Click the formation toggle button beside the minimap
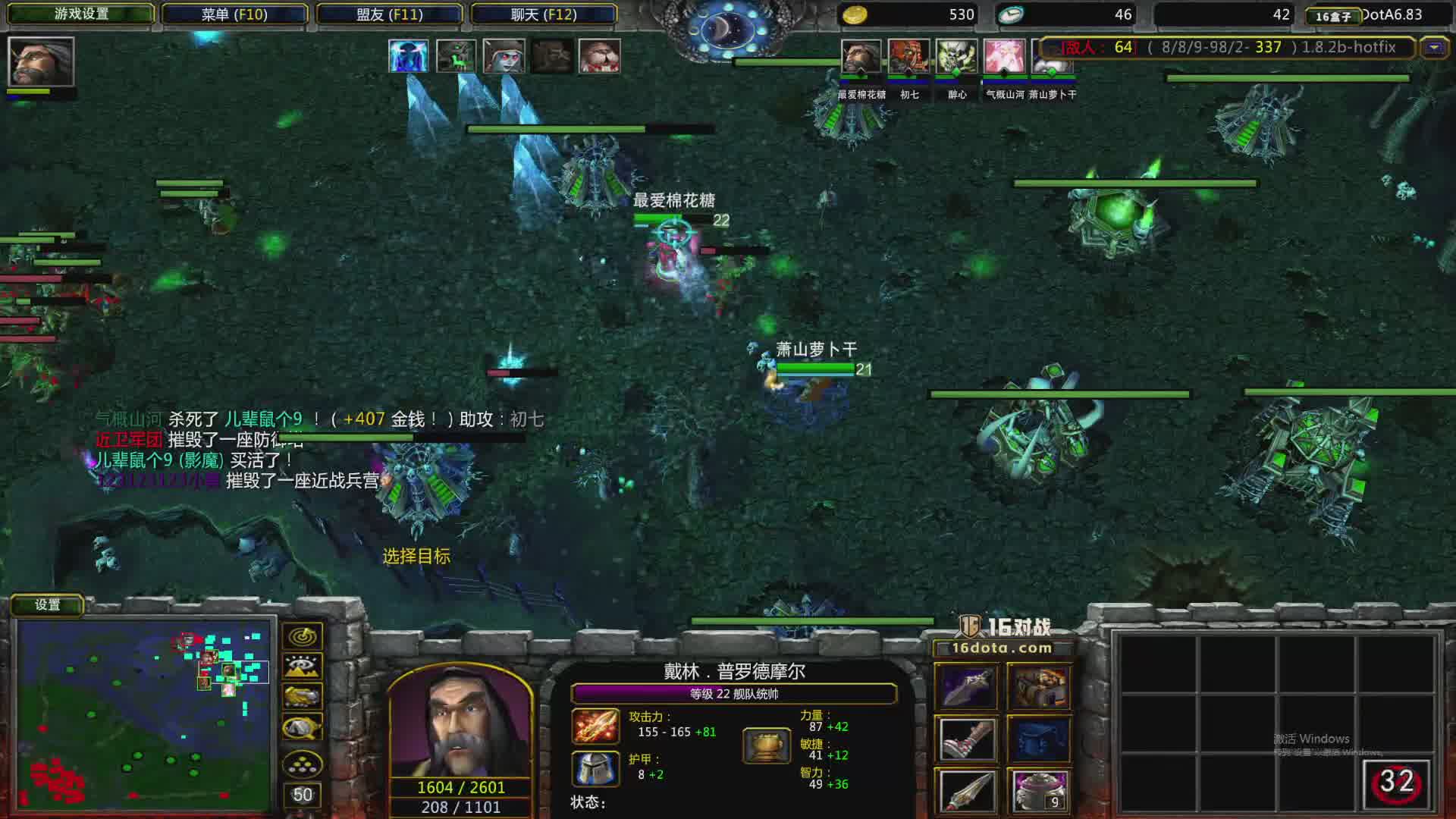The image size is (1456, 819). click(302, 764)
